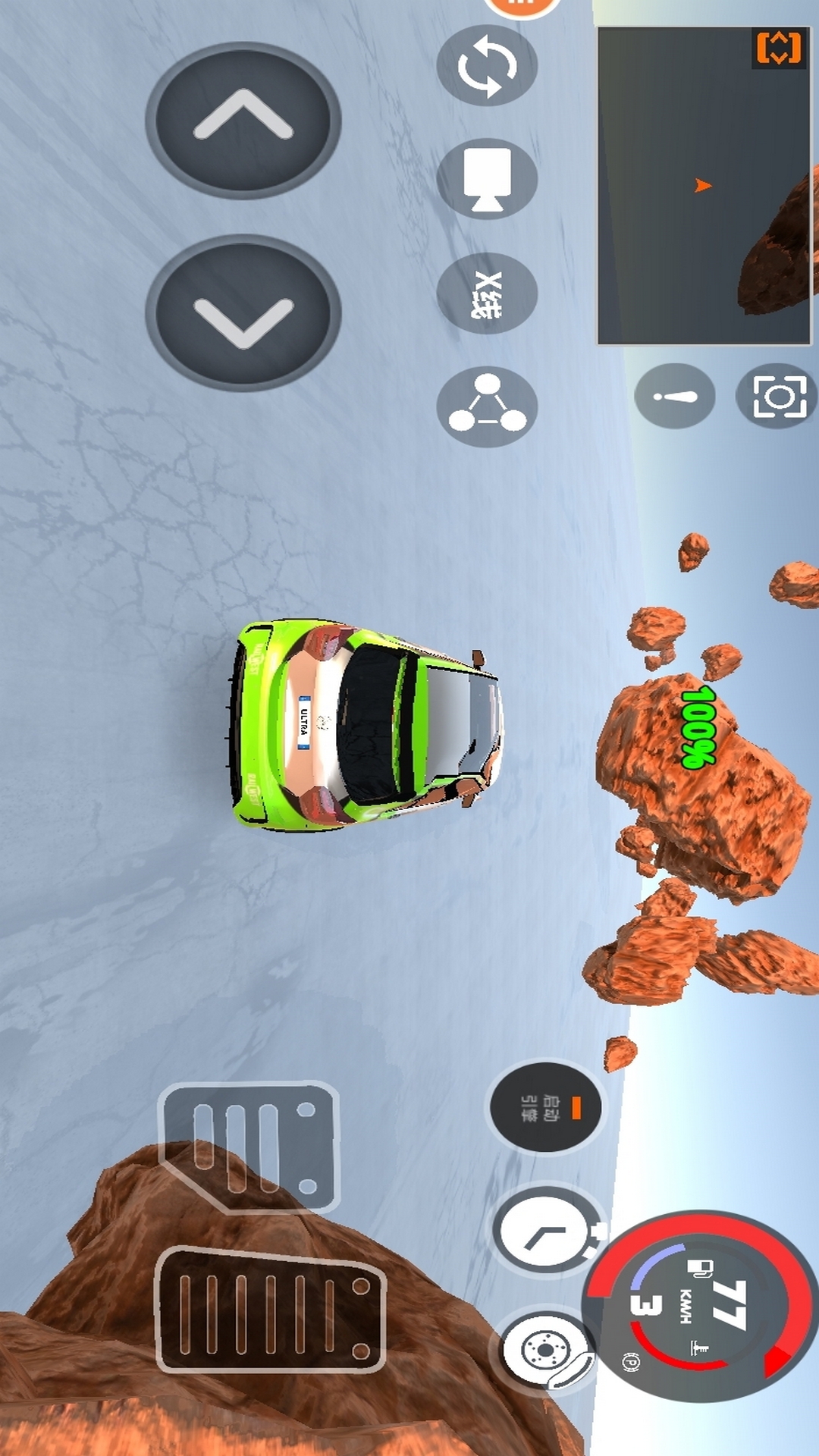Toggle the 启动引擎 engine start button

(546, 1107)
